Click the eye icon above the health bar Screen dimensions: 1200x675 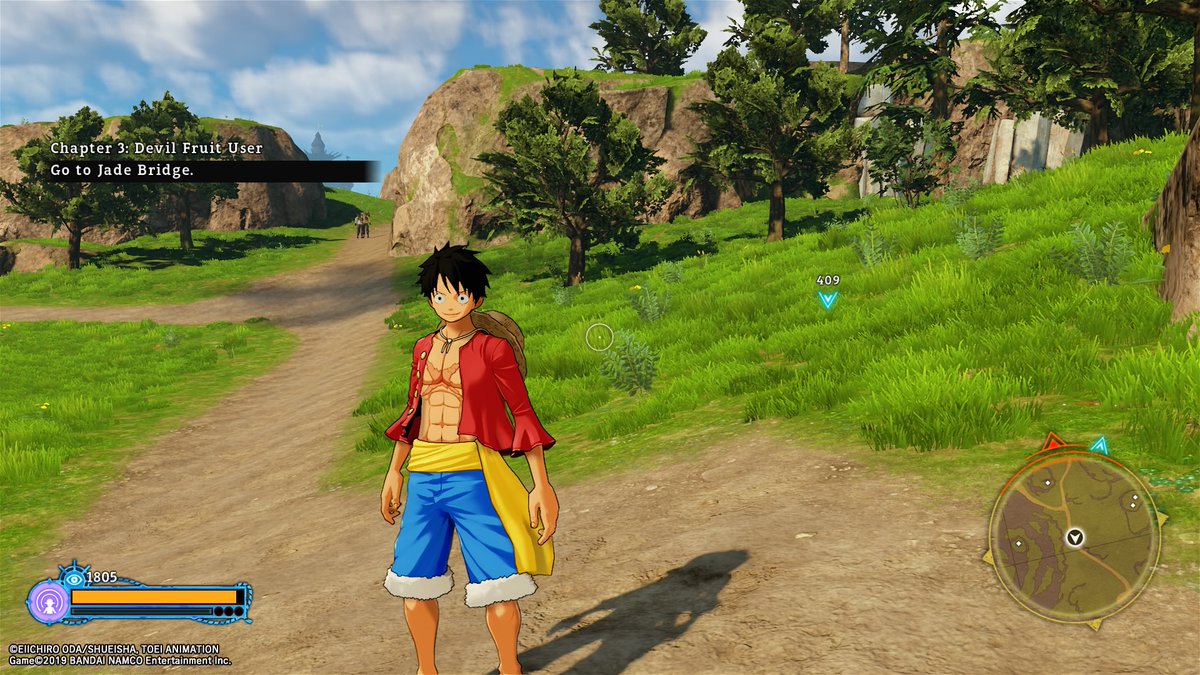point(73,577)
